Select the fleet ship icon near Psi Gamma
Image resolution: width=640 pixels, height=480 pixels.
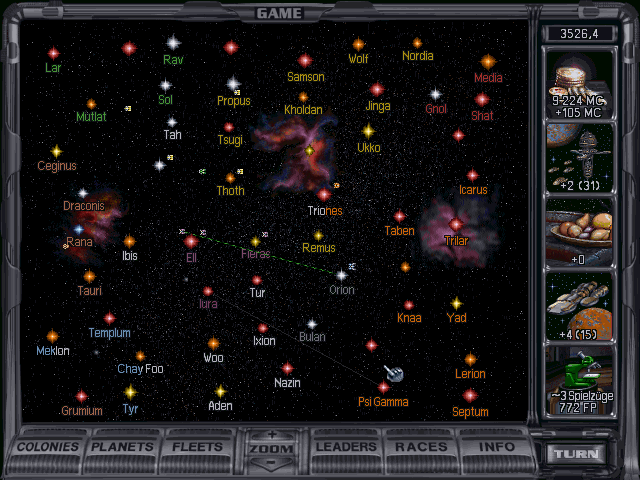pyautogui.click(x=394, y=374)
